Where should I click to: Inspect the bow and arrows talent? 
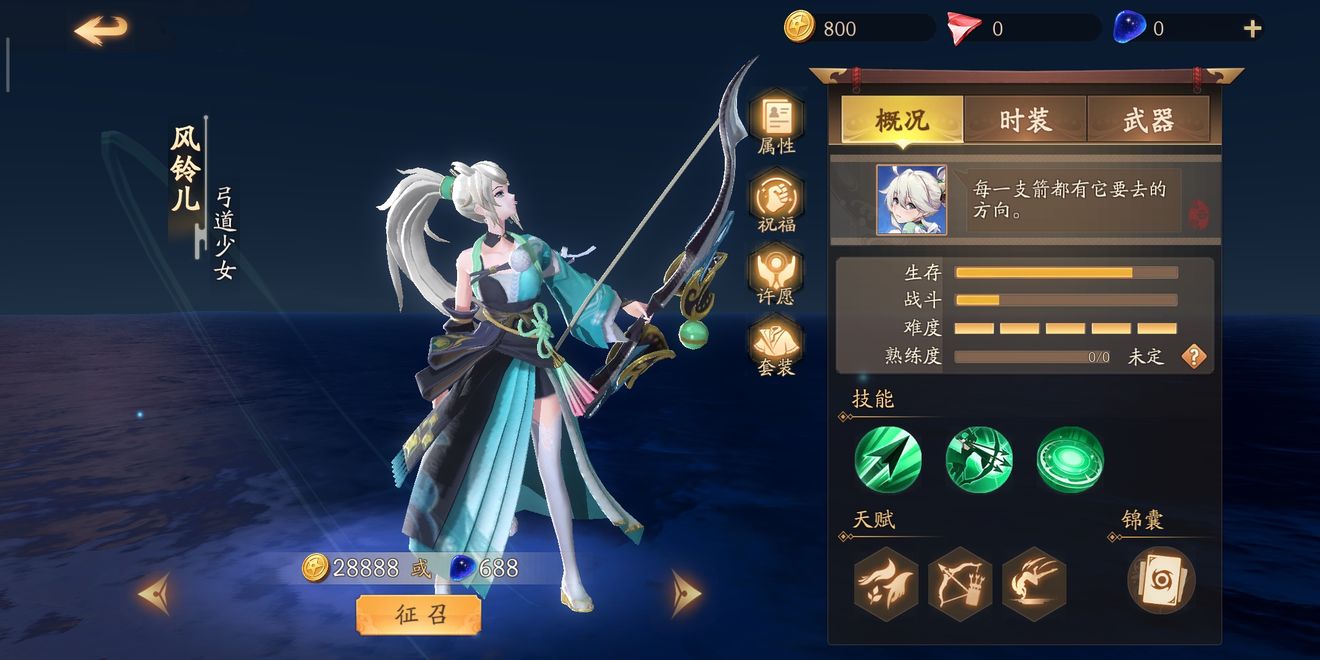960,581
